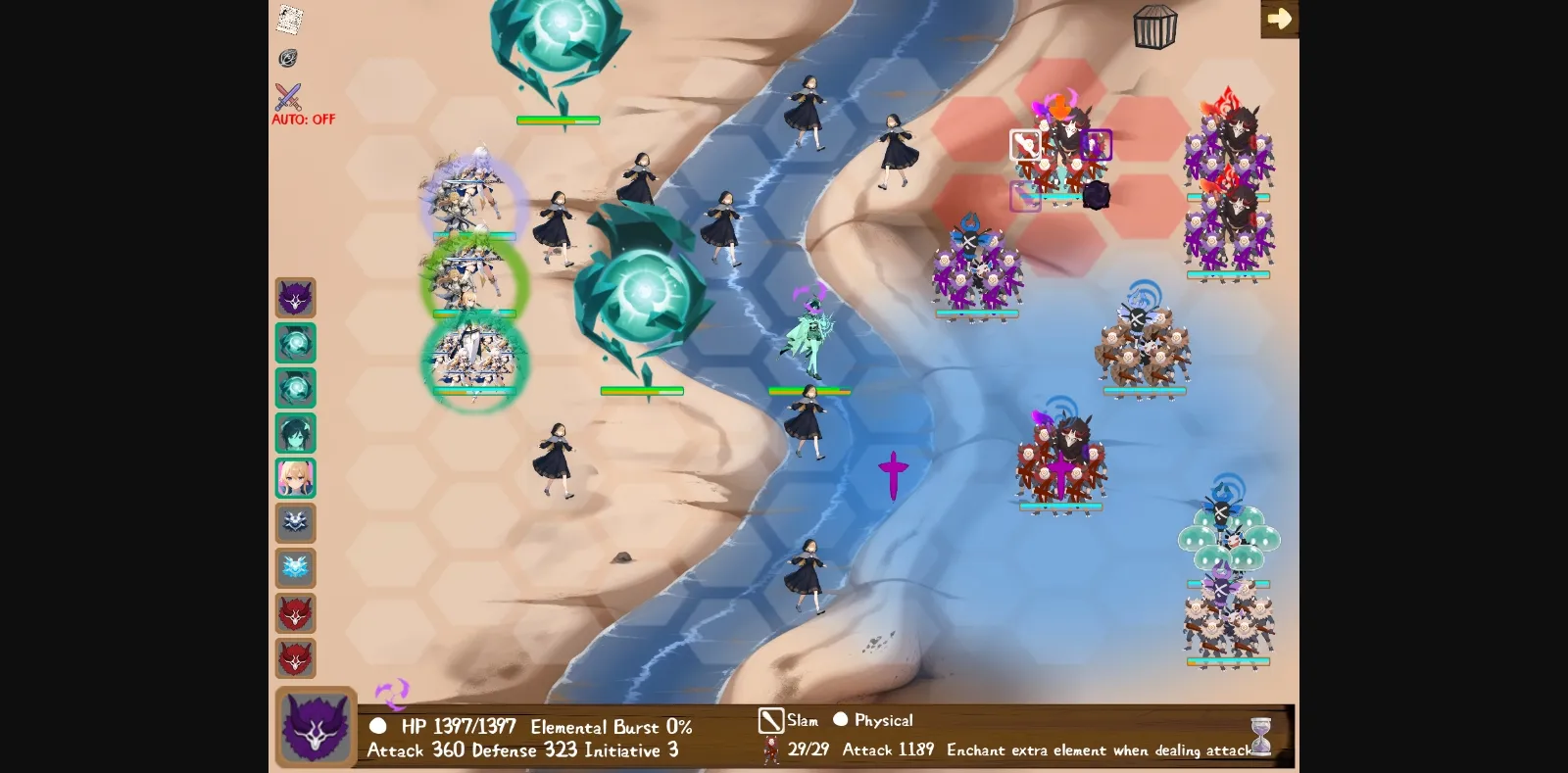Select the Slam skill icon
1568x773 pixels.
tap(772, 720)
